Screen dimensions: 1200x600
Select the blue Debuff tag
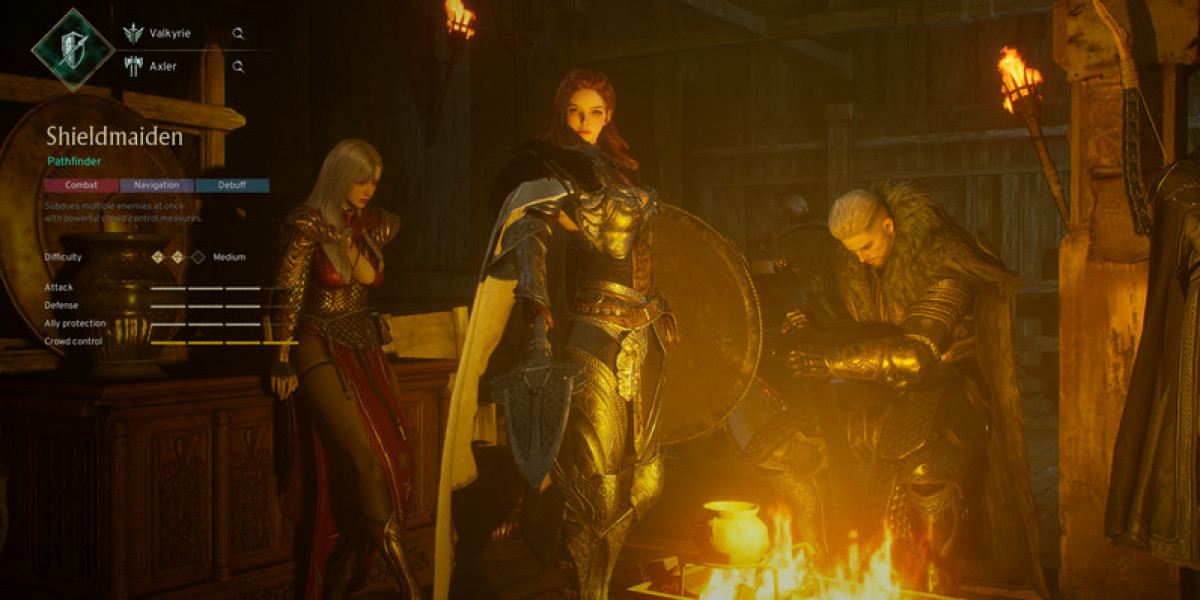point(232,185)
